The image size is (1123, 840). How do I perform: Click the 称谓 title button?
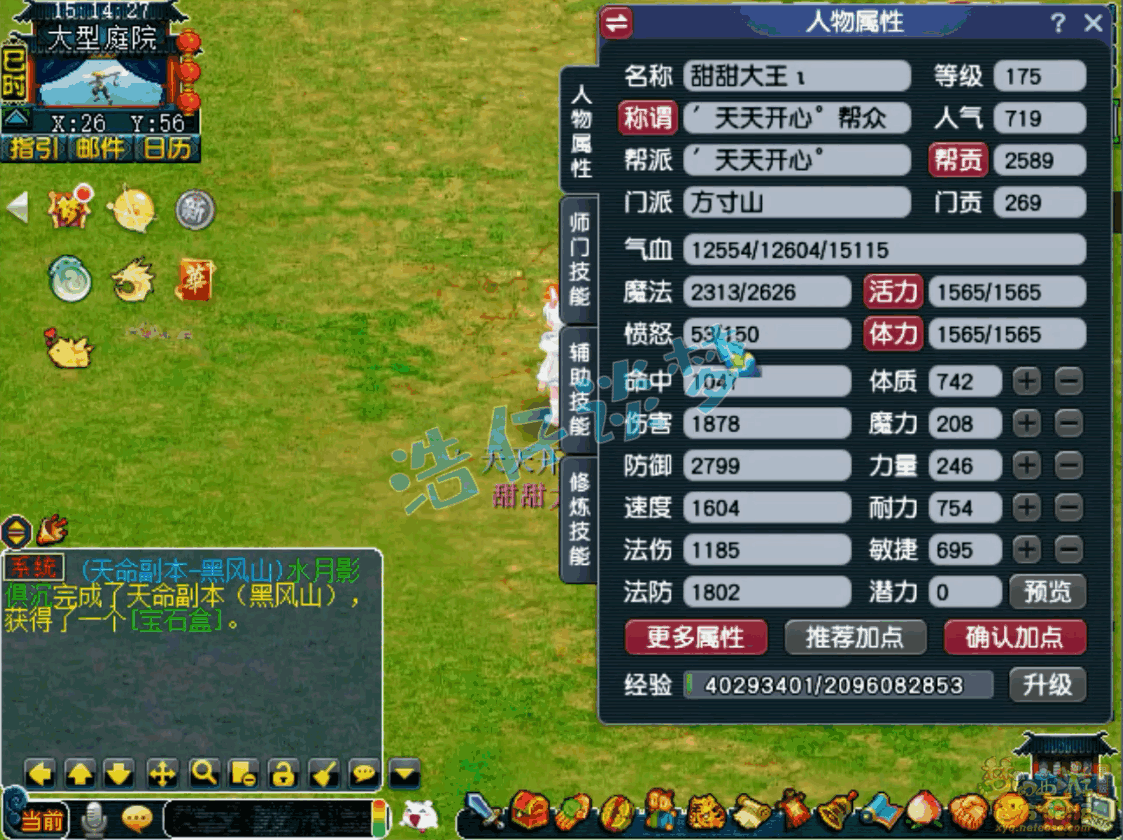647,118
